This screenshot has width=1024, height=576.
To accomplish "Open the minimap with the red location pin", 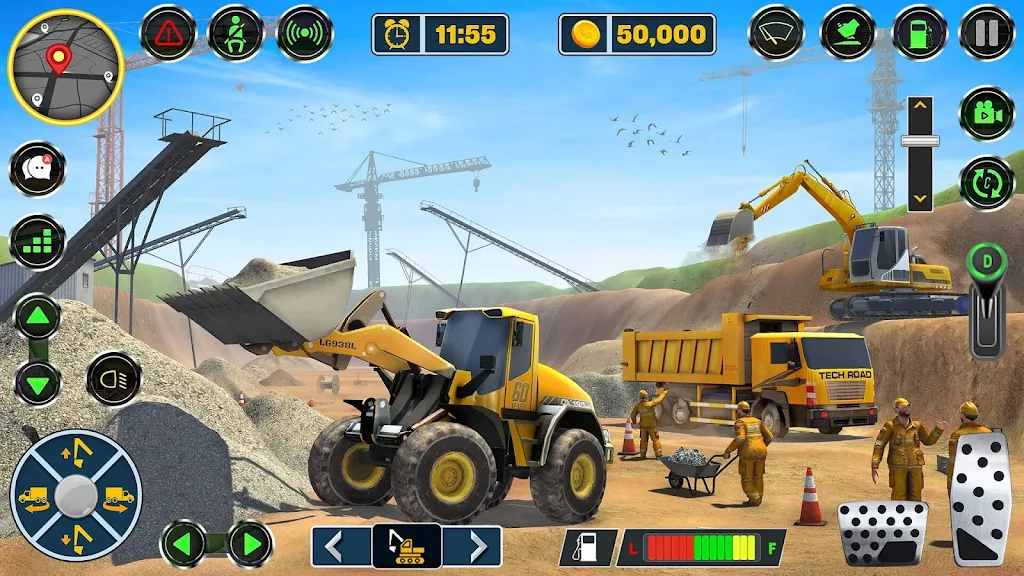I will 65,67.
